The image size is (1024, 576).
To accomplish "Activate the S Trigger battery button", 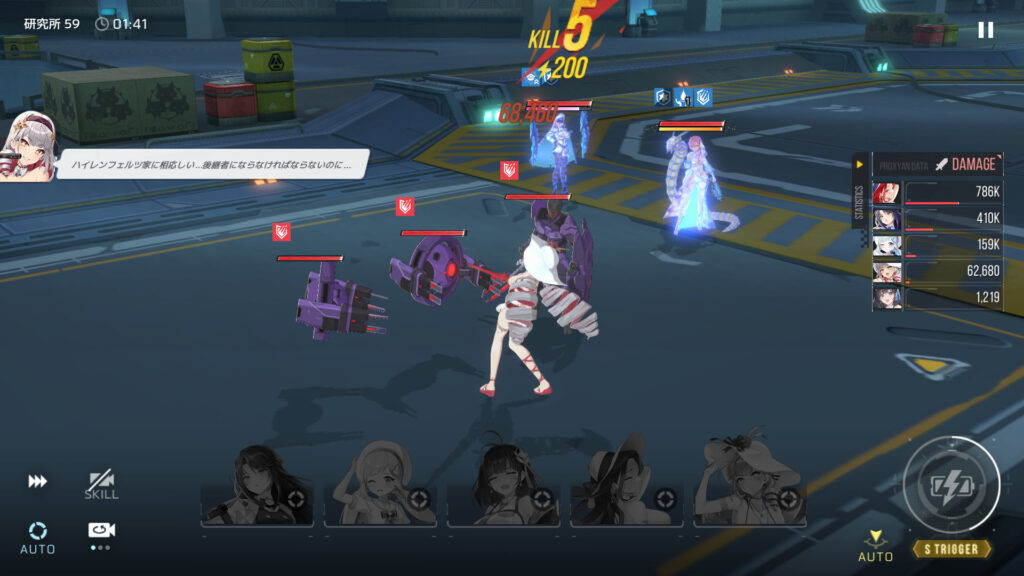I will pyautogui.click(x=951, y=486).
